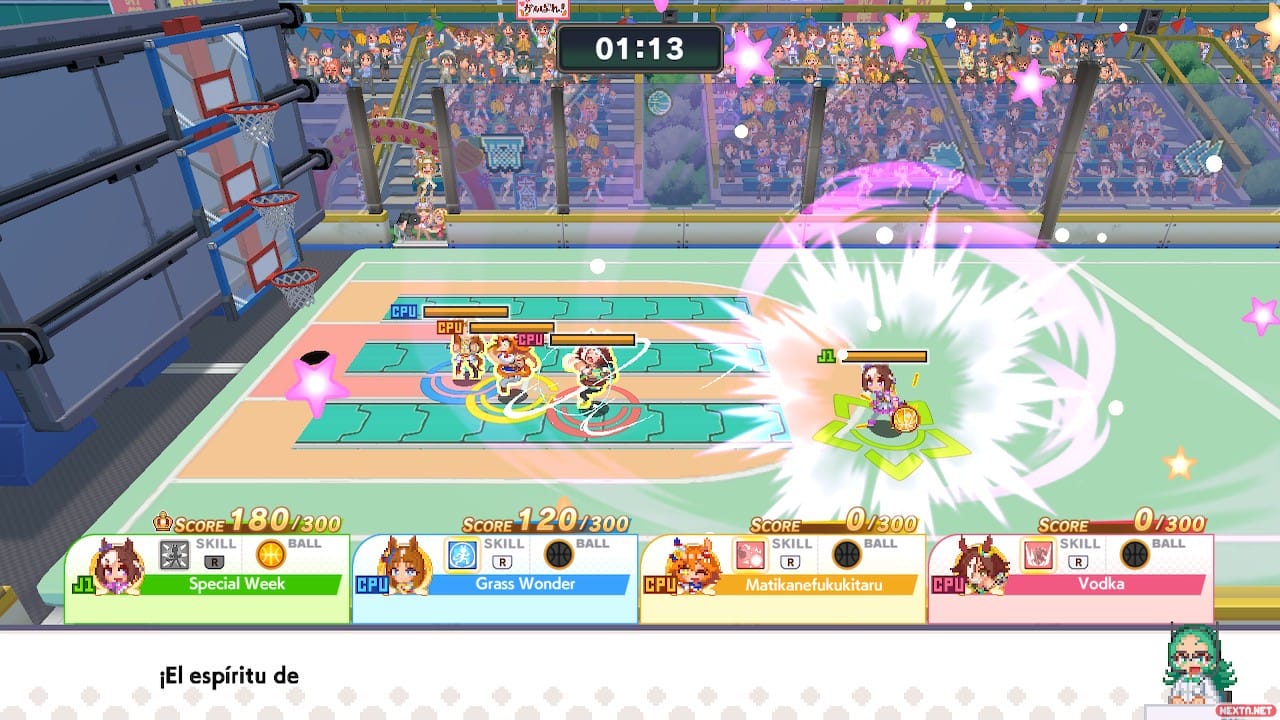
Task: Toggle Special Week's R skill button
Action: tap(214, 563)
